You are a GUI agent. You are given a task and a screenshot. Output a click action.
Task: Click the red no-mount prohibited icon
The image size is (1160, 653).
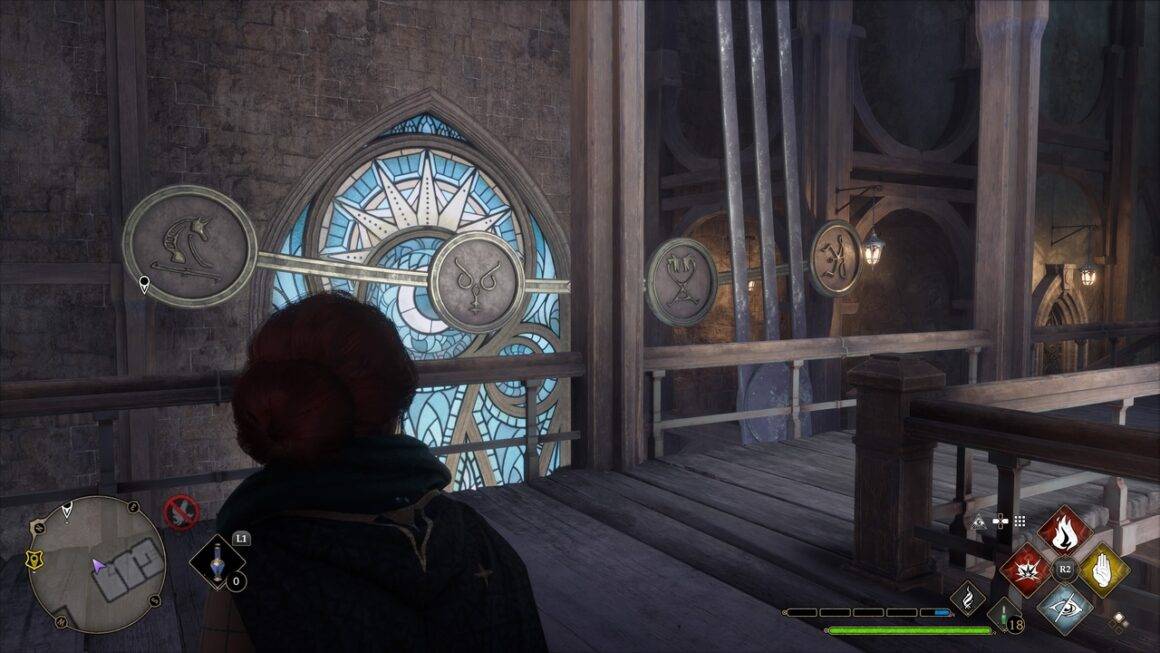click(181, 512)
